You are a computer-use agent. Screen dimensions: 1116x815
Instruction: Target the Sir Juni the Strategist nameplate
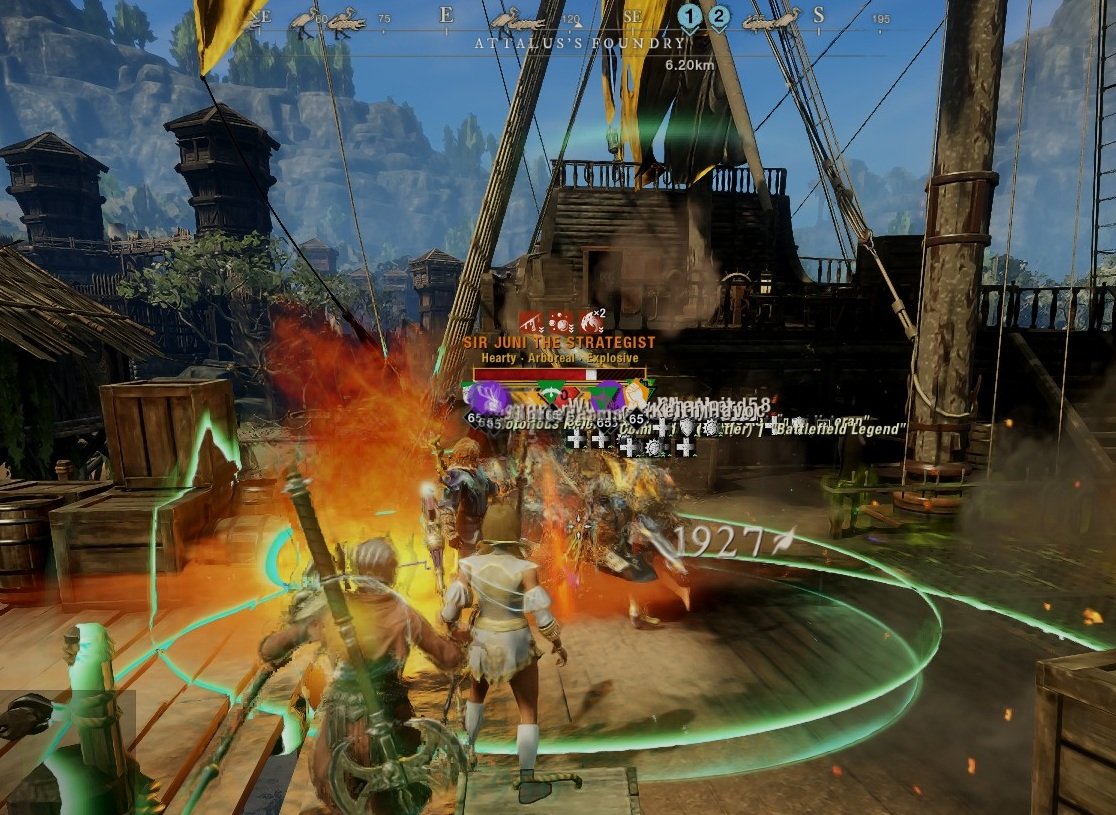point(559,342)
